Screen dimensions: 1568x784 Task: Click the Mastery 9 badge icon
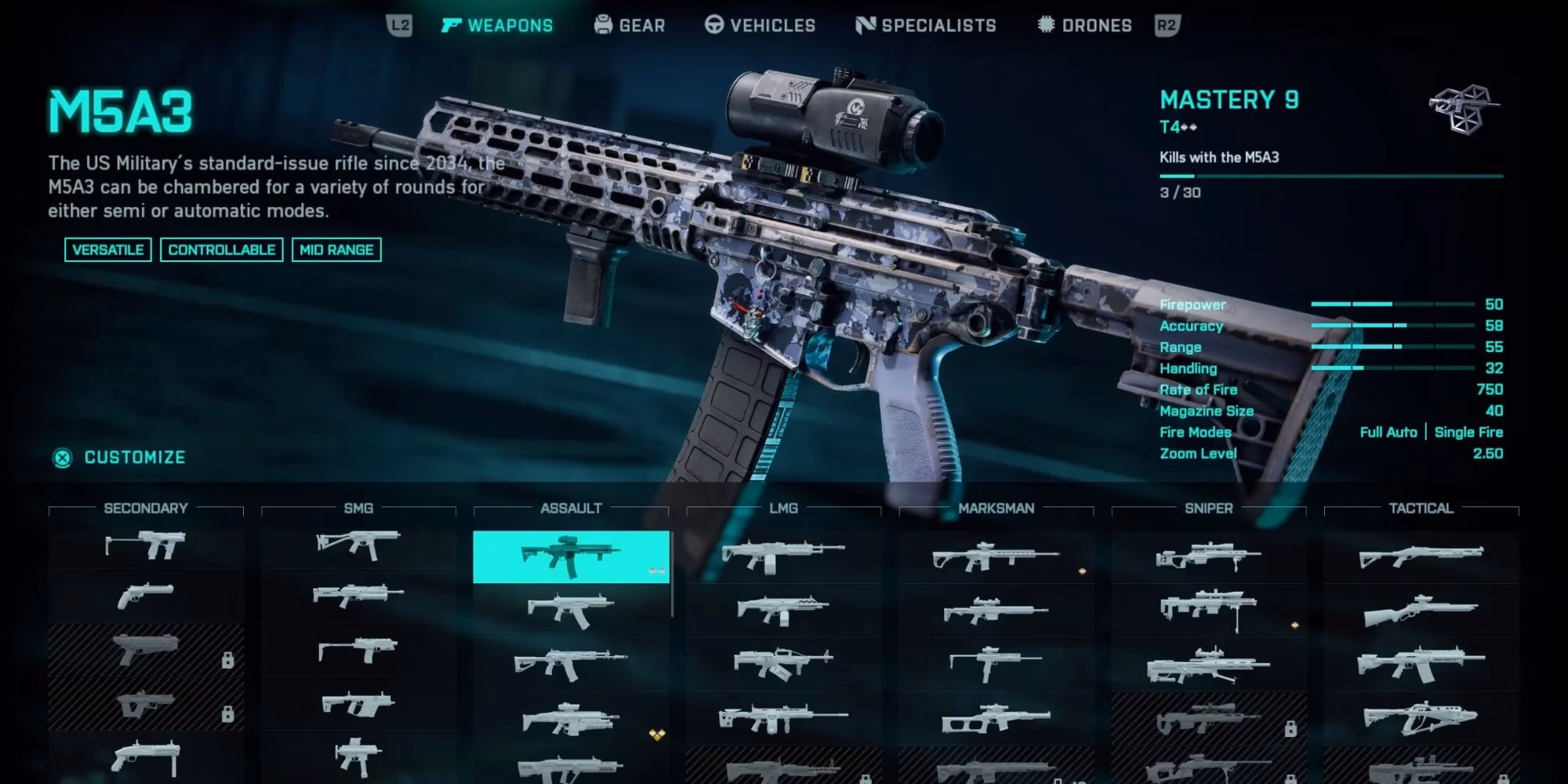tap(1460, 110)
